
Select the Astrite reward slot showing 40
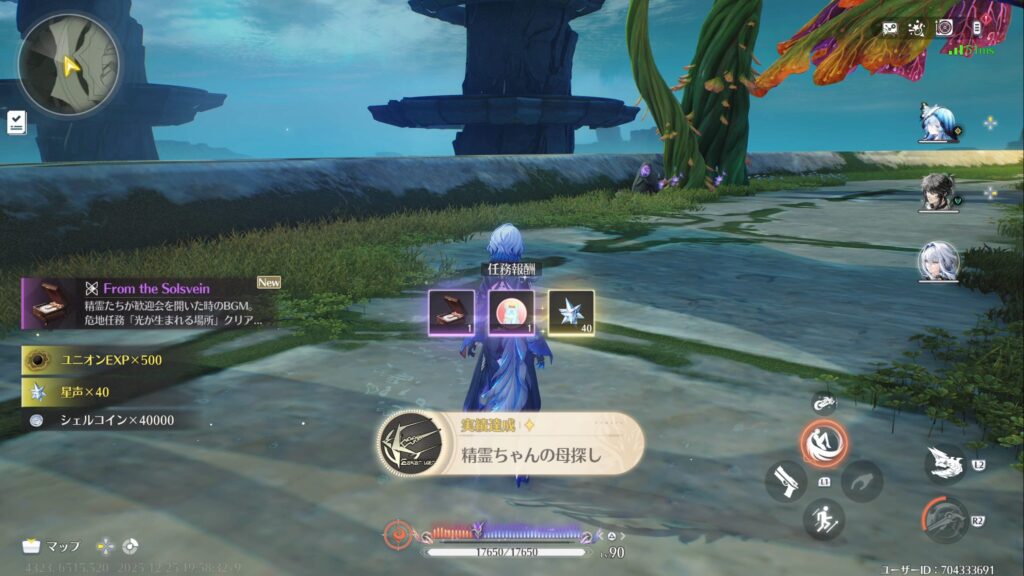(x=571, y=312)
